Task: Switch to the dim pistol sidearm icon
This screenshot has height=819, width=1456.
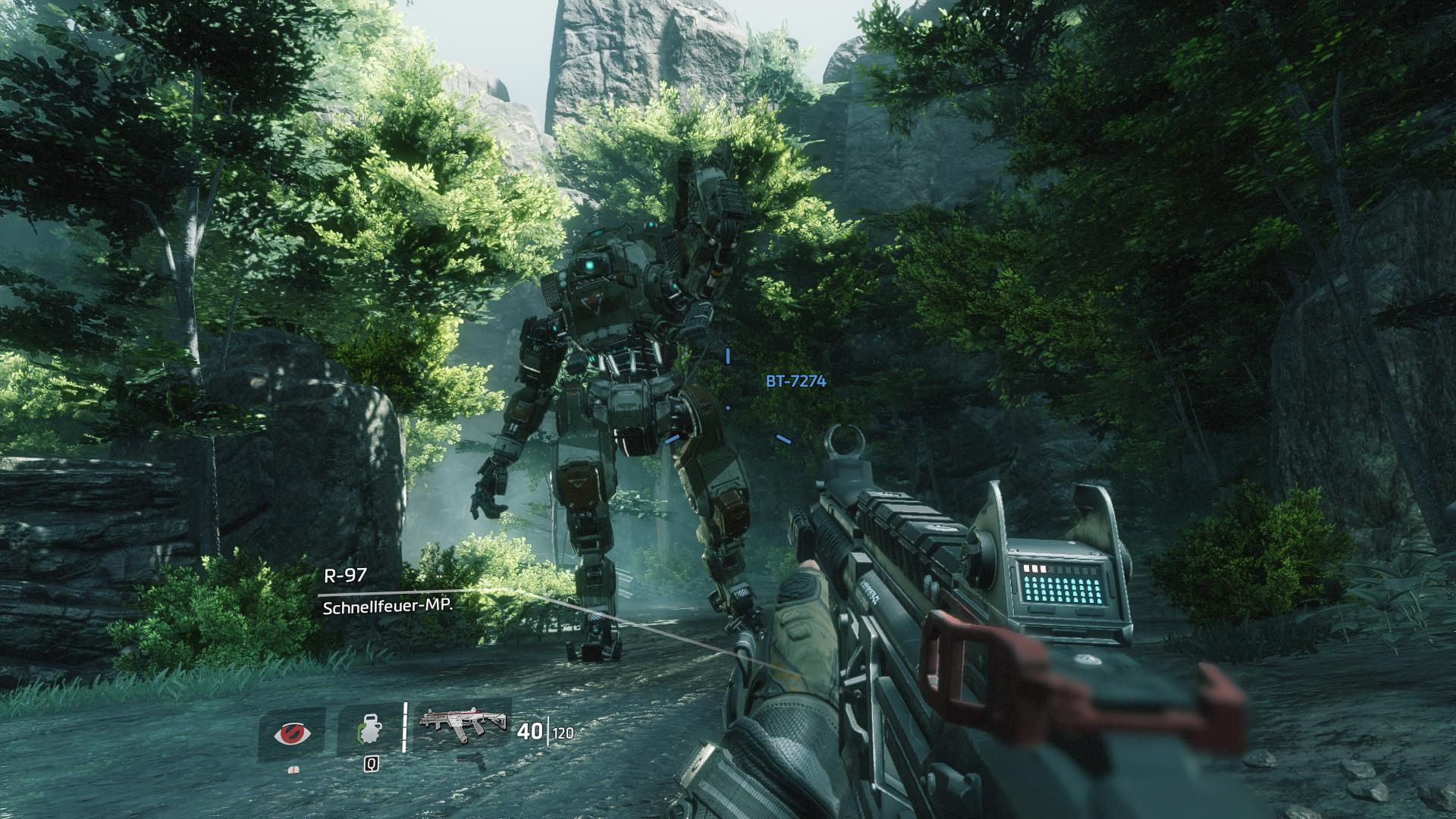Action: click(x=475, y=761)
